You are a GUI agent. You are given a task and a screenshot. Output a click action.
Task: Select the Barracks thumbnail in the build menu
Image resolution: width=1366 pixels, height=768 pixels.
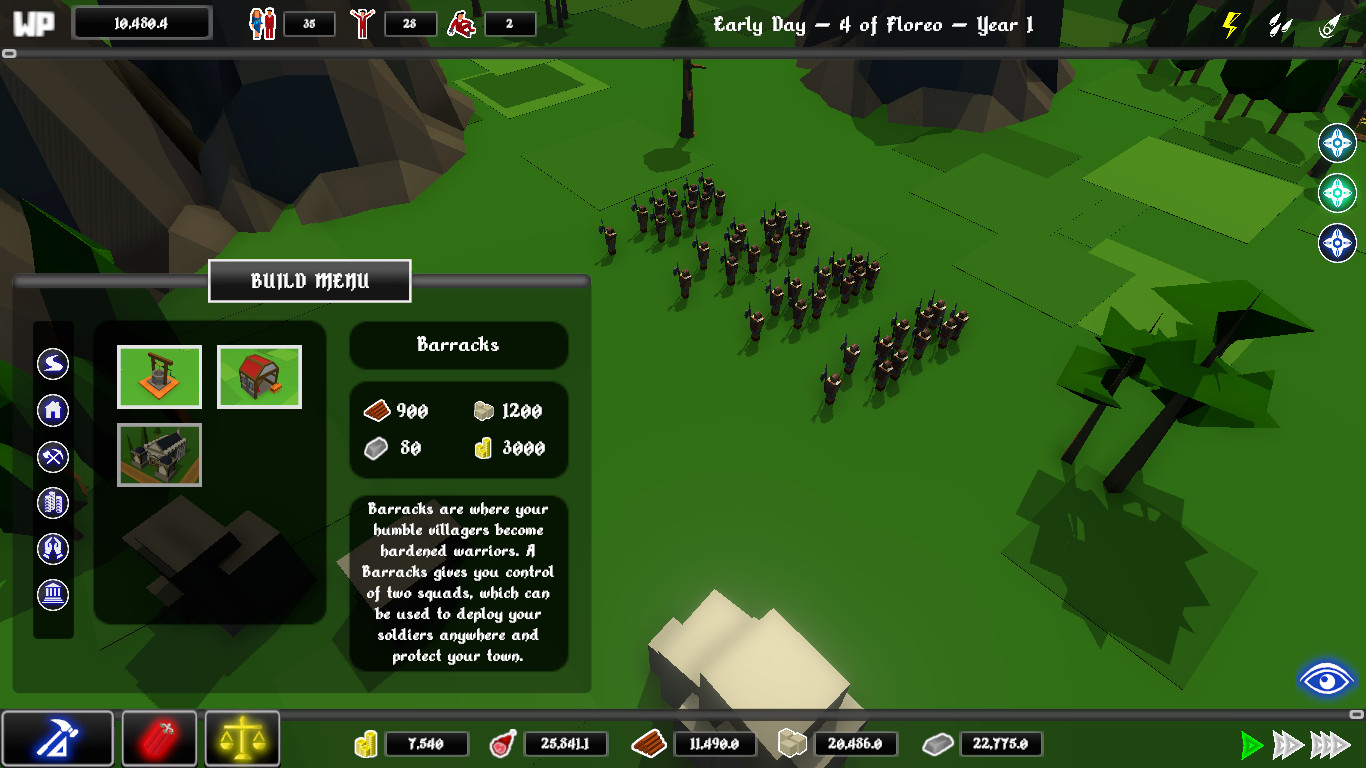click(159, 454)
